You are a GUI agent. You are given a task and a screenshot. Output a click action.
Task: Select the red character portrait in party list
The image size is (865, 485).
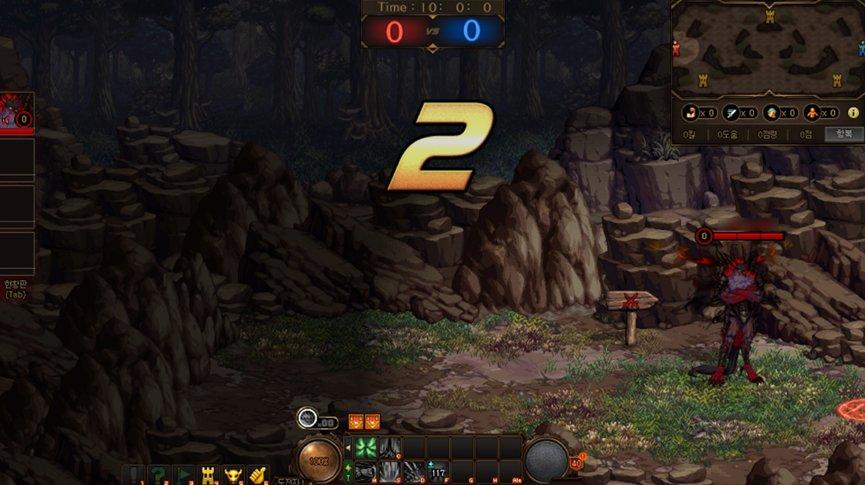[x=13, y=113]
